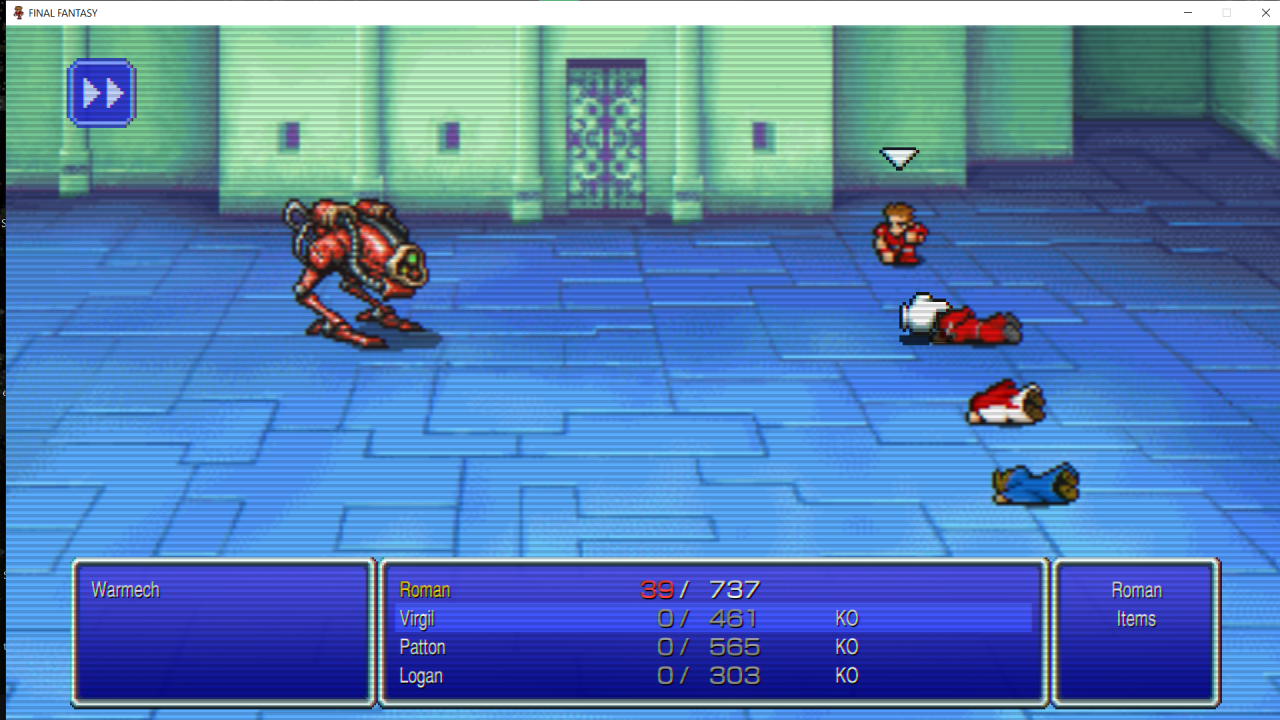Target Warmech in the enemy list
Screen dimensions: 1280x720
click(x=125, y=590)
